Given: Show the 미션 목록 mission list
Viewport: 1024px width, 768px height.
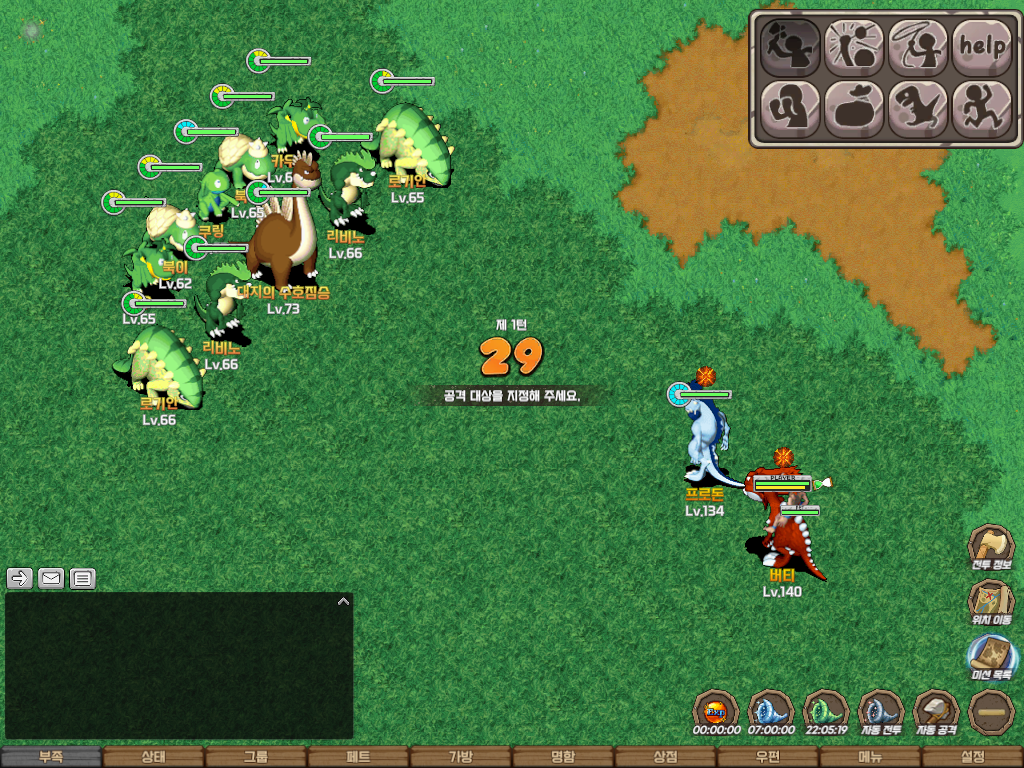Looking at the screenshot, I should click(991, 660).
